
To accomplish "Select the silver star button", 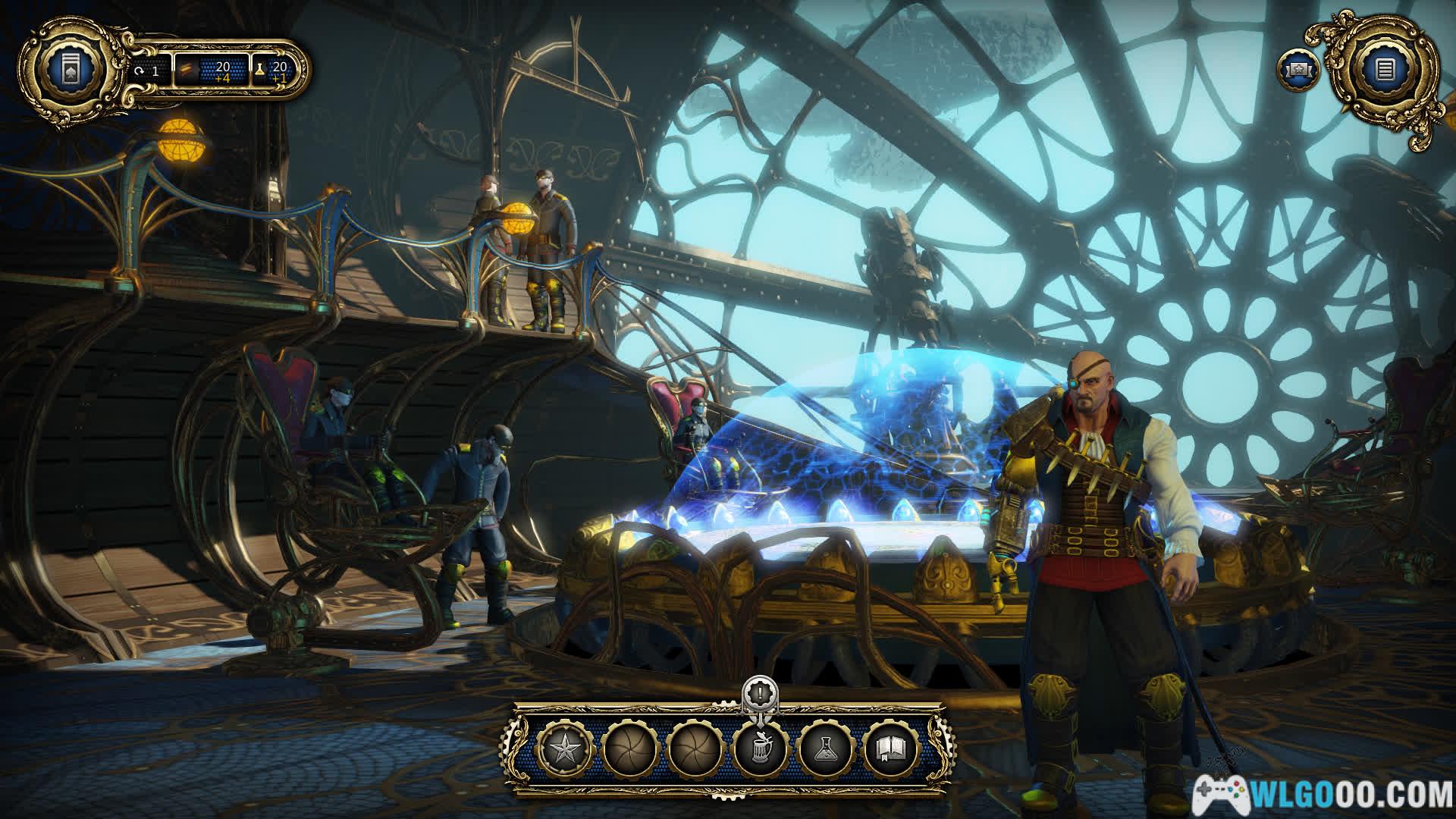I will 563,749.
